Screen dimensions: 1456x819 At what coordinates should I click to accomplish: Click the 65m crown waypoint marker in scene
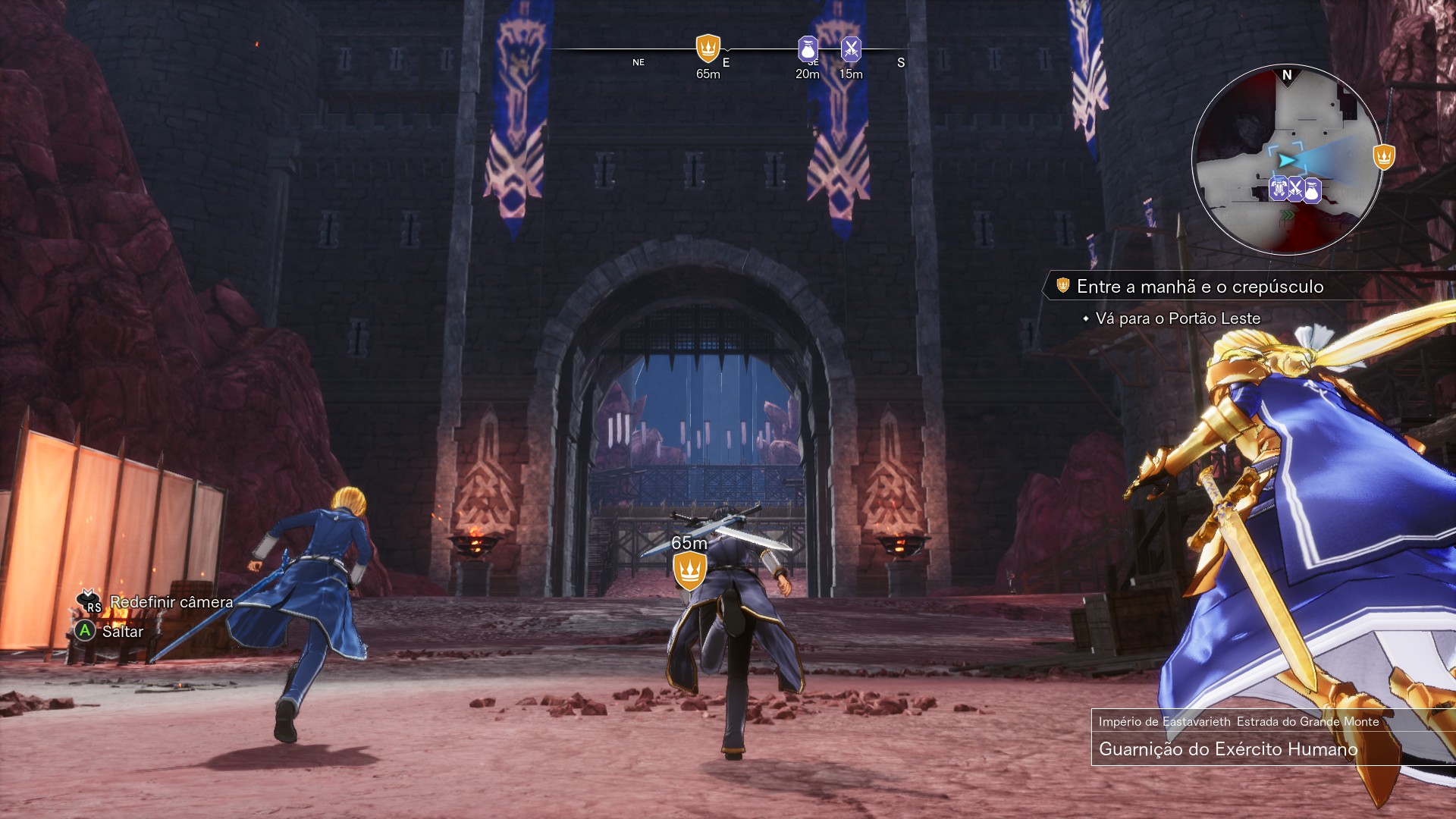689,570
